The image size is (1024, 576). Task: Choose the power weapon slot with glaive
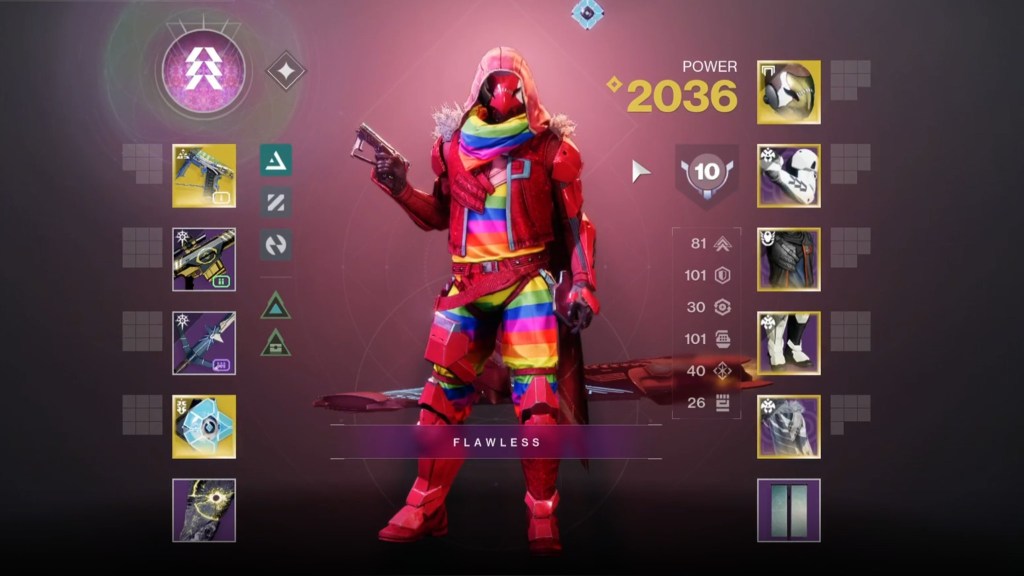(x=204, y=343)
